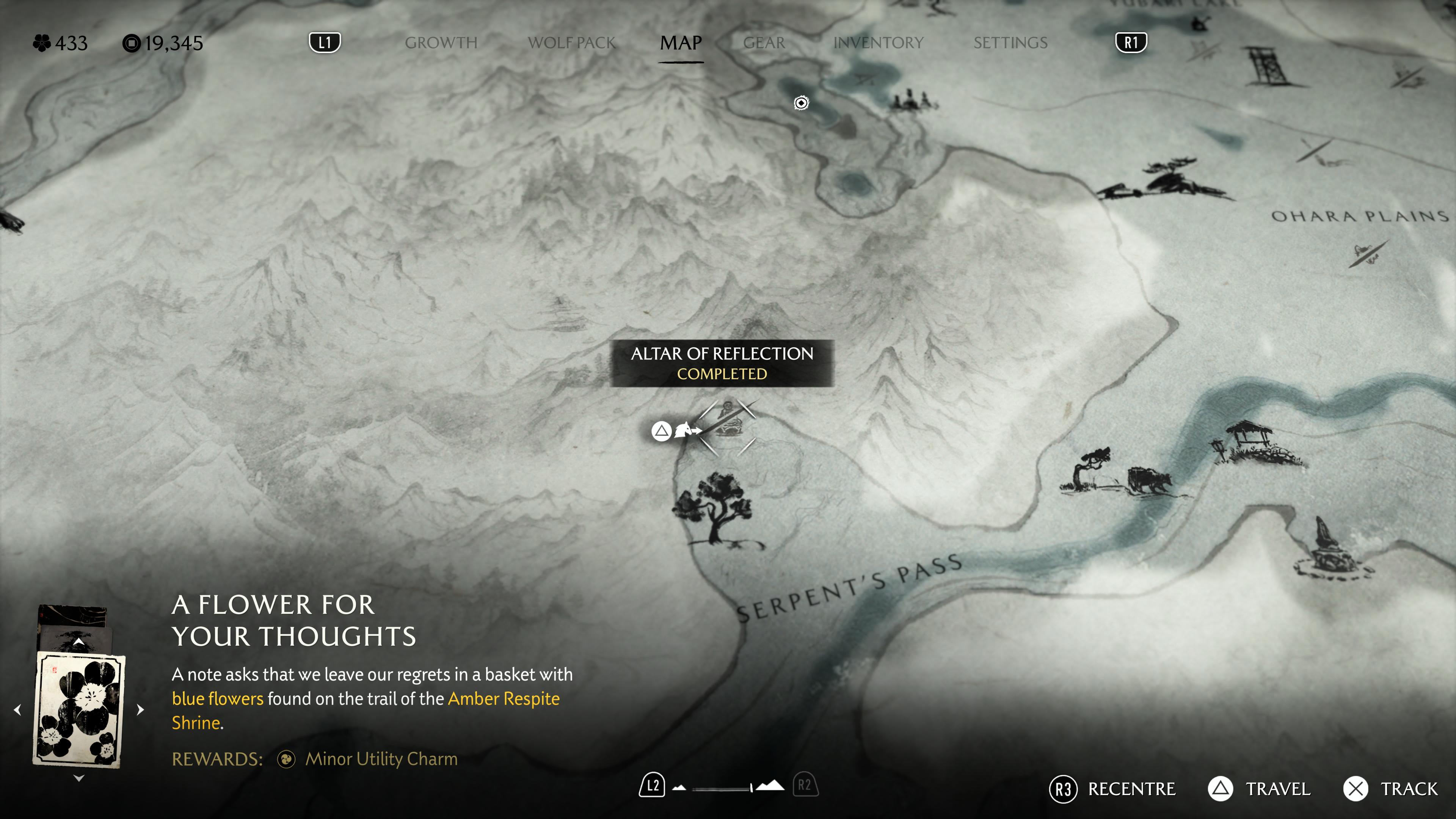Switch to the Growth tab
Viewport: 1456px width, 819px height.
click(x=441, y=43)
